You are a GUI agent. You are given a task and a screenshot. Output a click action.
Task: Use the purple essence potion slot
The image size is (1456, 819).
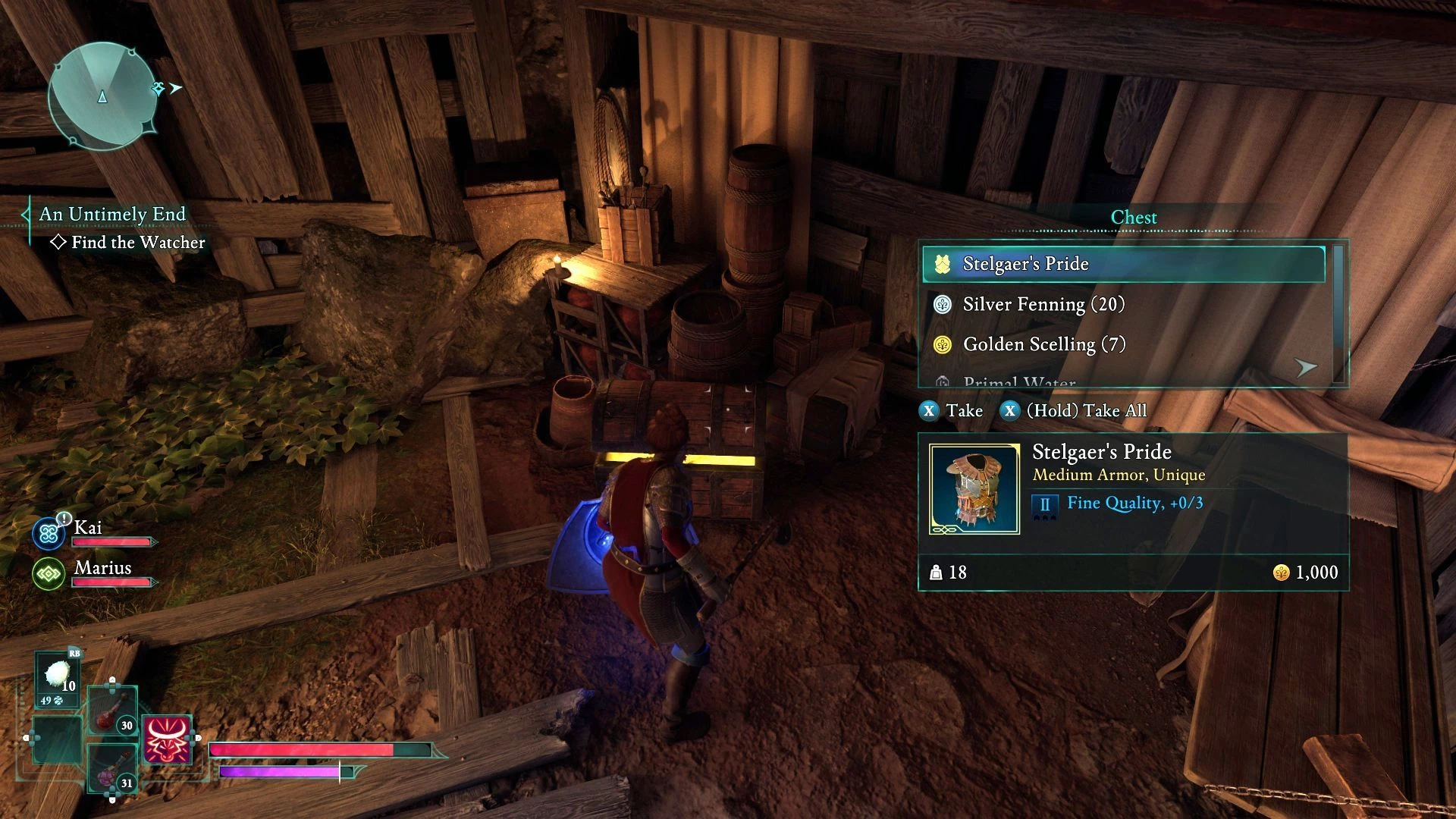click(111, 768)
